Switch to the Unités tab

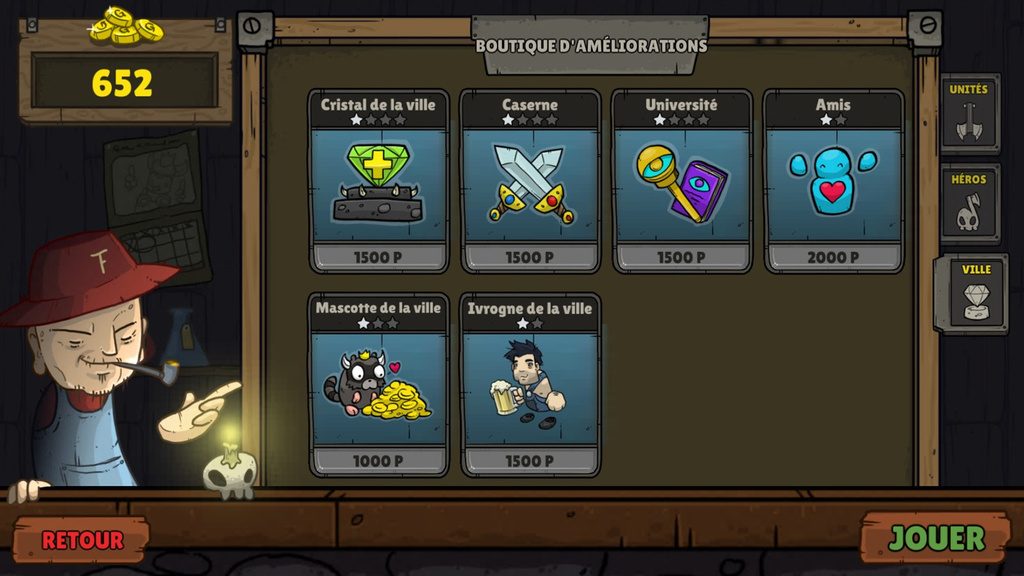click(968, 114)
